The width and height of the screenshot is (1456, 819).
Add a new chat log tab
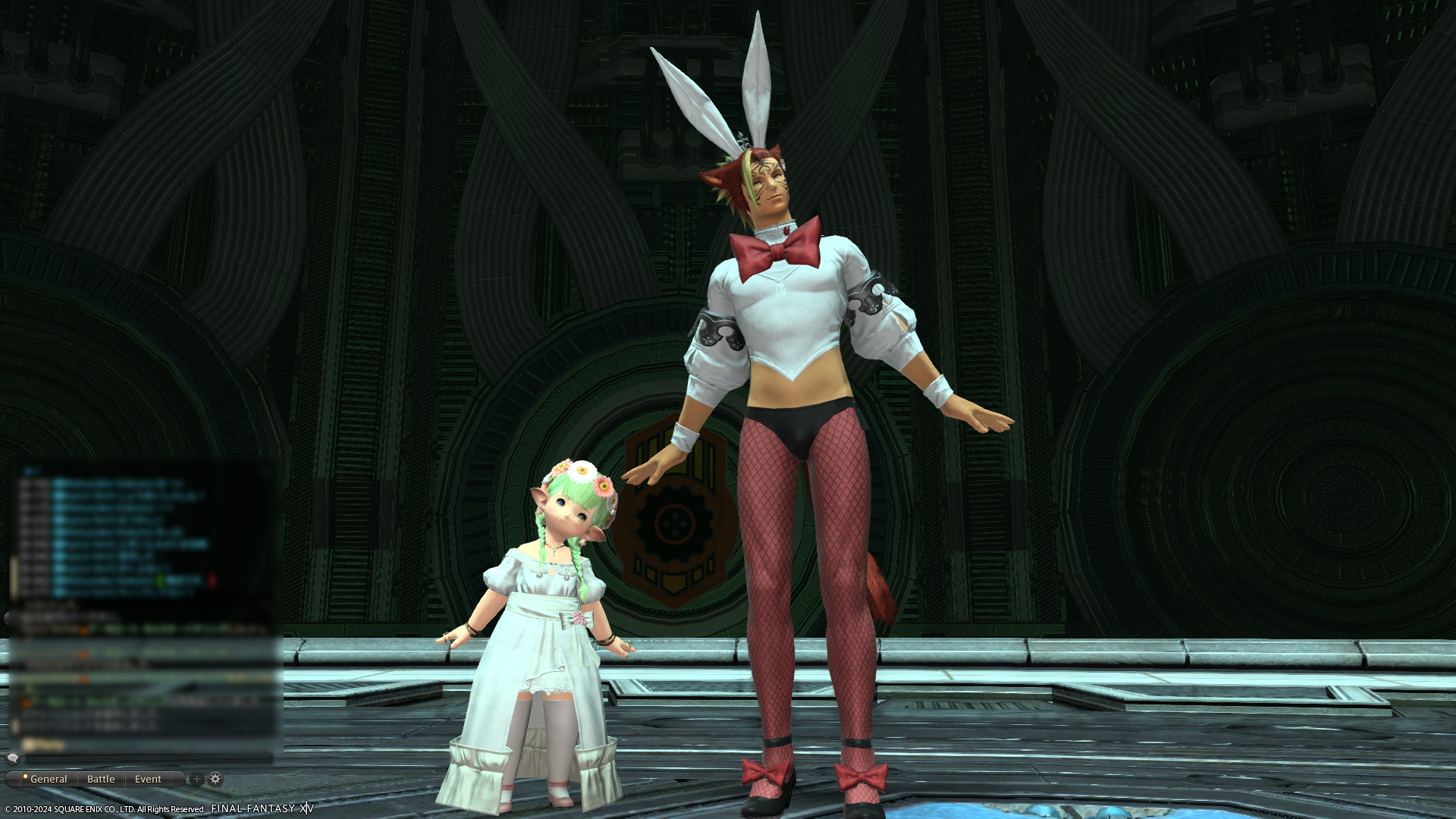196,779
